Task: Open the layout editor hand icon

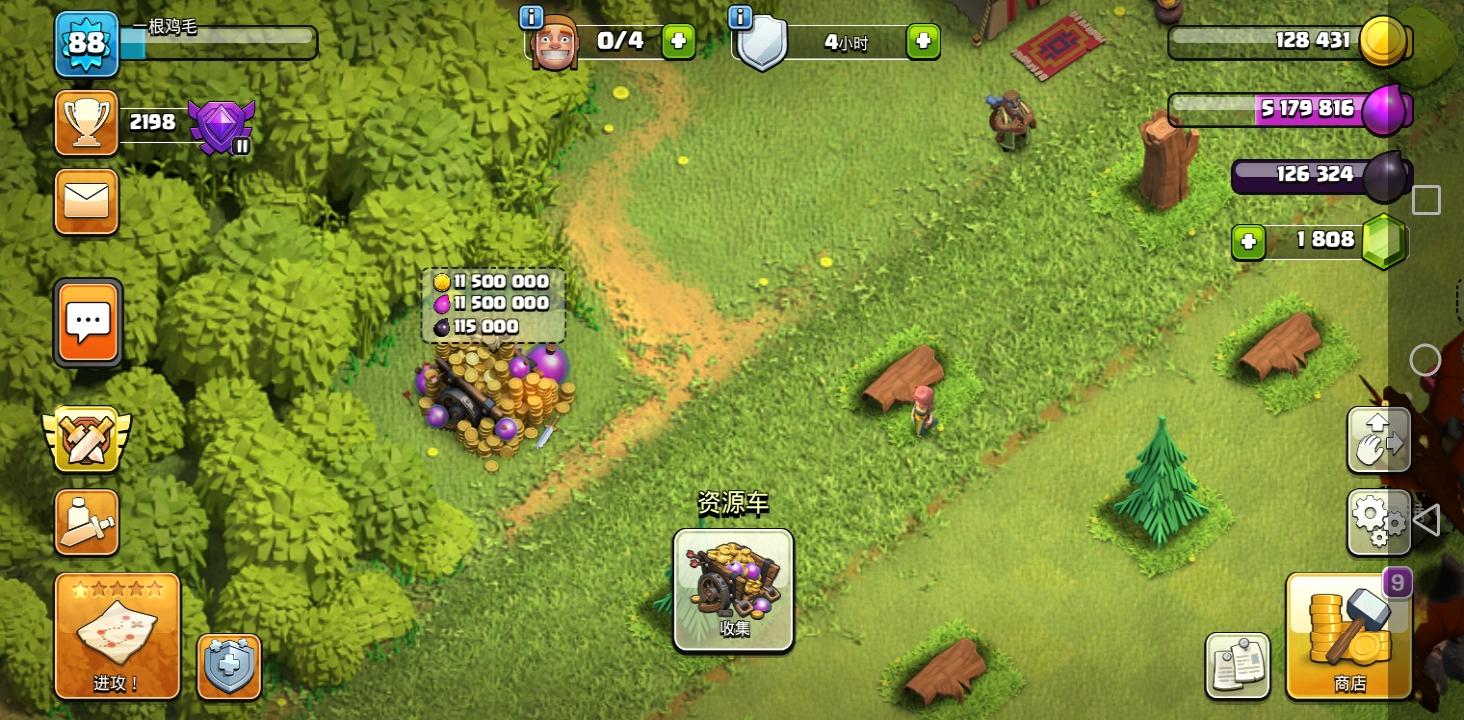Action: click(x=1379, y=438)
